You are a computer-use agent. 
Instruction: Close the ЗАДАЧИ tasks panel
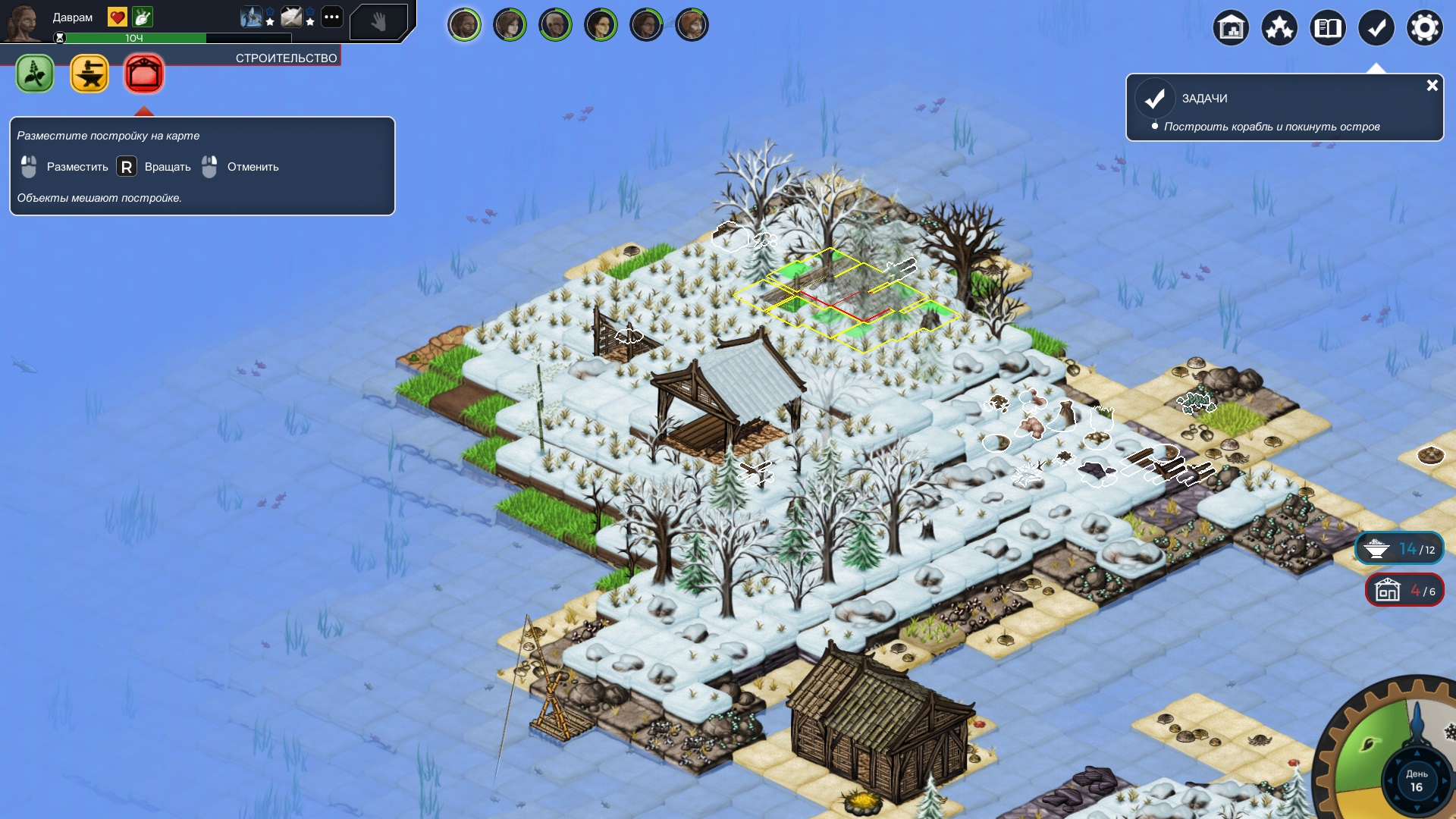click(x=1432, y=86)
